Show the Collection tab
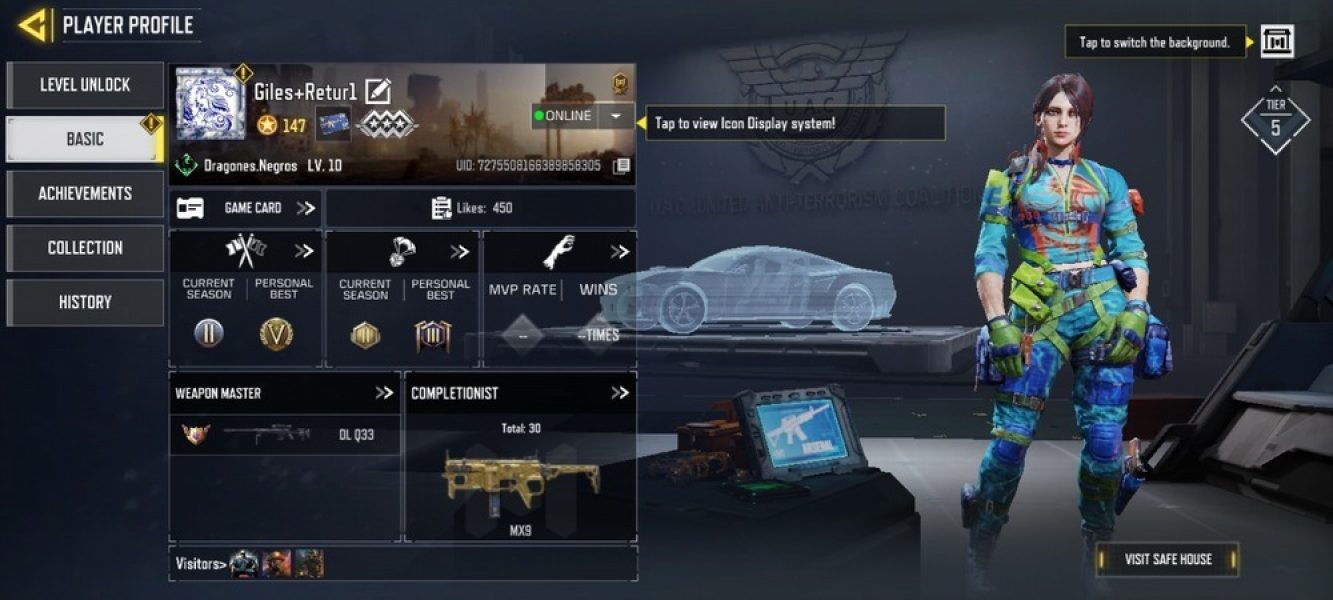 coord(85,248)
